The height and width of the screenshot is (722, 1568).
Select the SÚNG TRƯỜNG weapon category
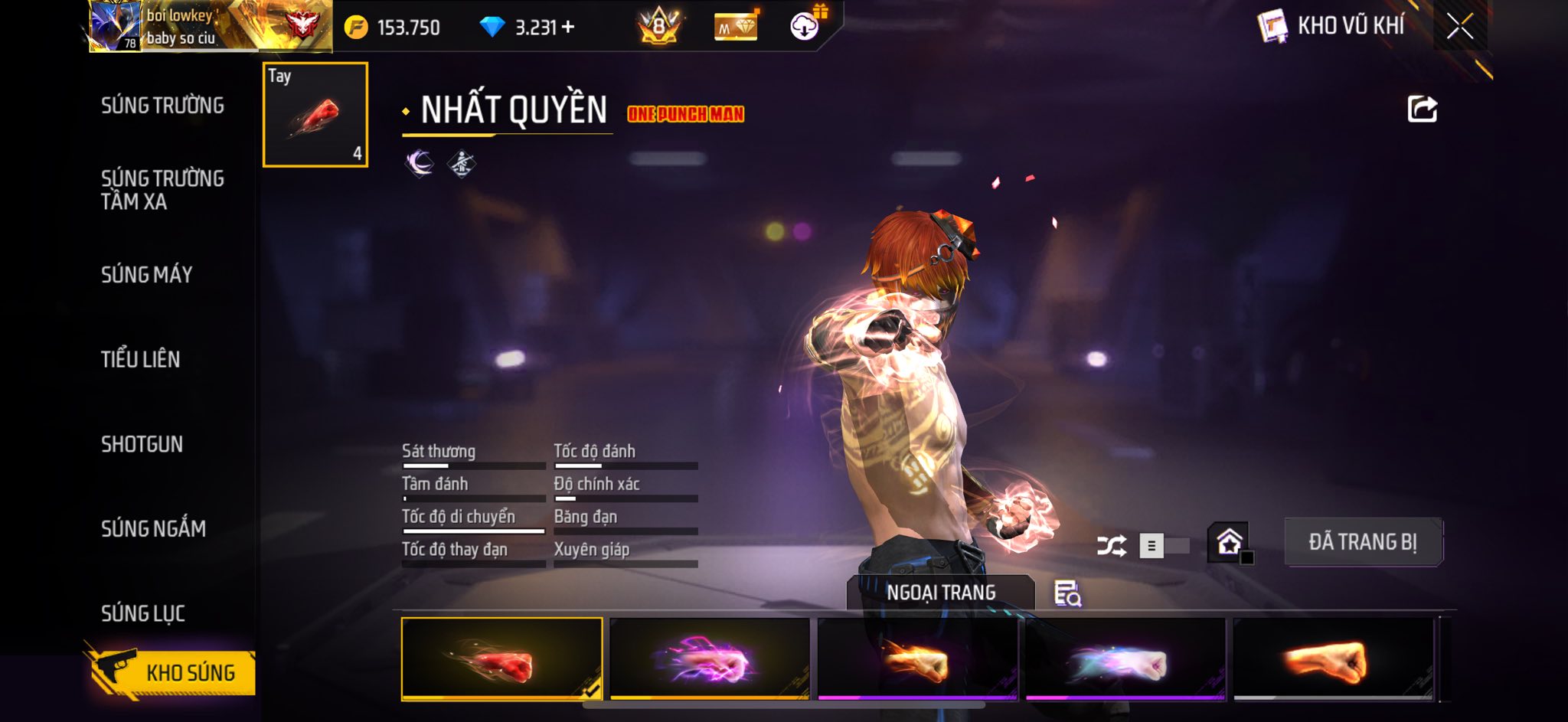[162, 106]
